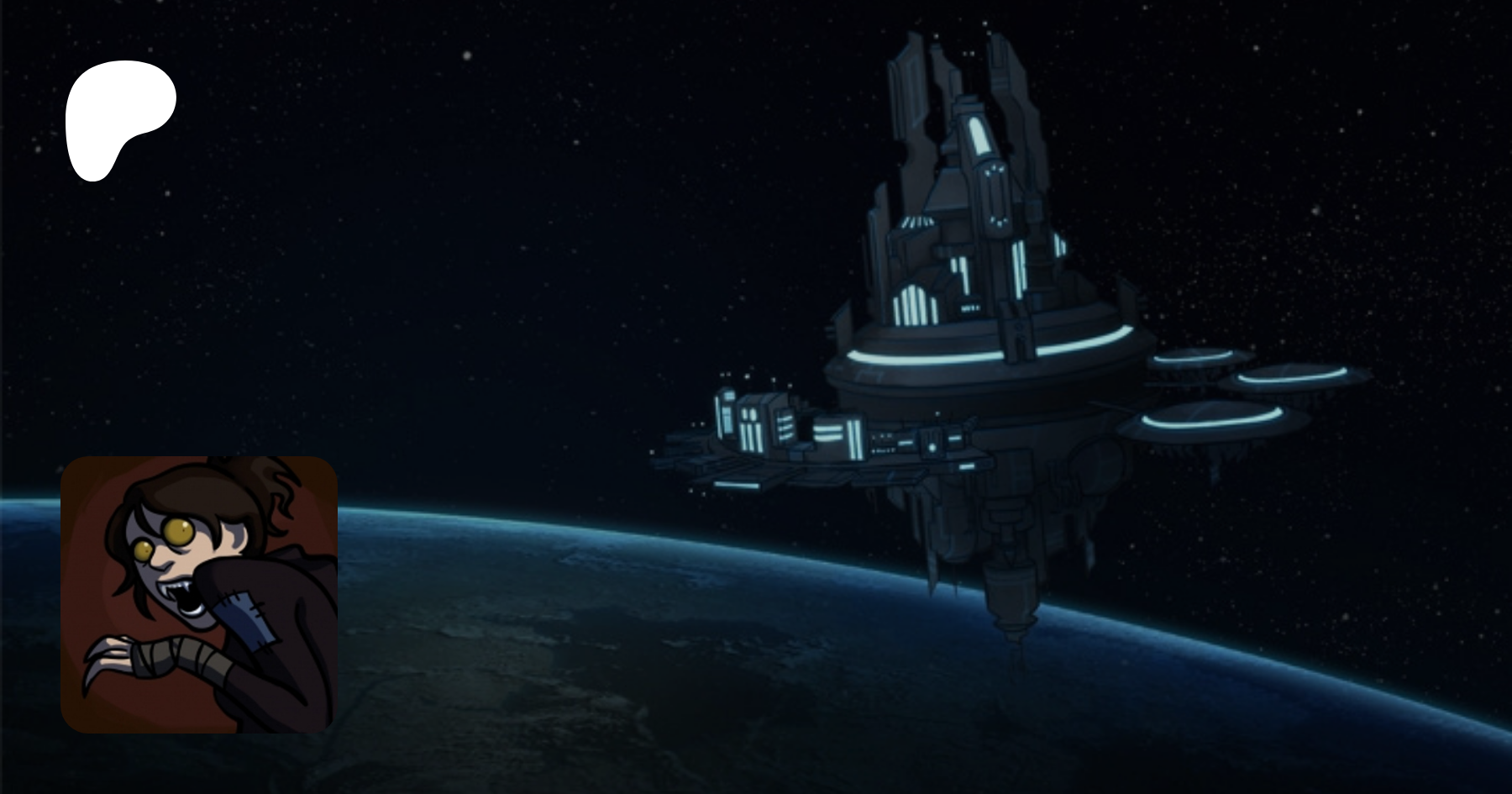1512x794 pixels.
Task: Open the creator's yellow-eyed character avatar
Action: (x=199, y=594)
